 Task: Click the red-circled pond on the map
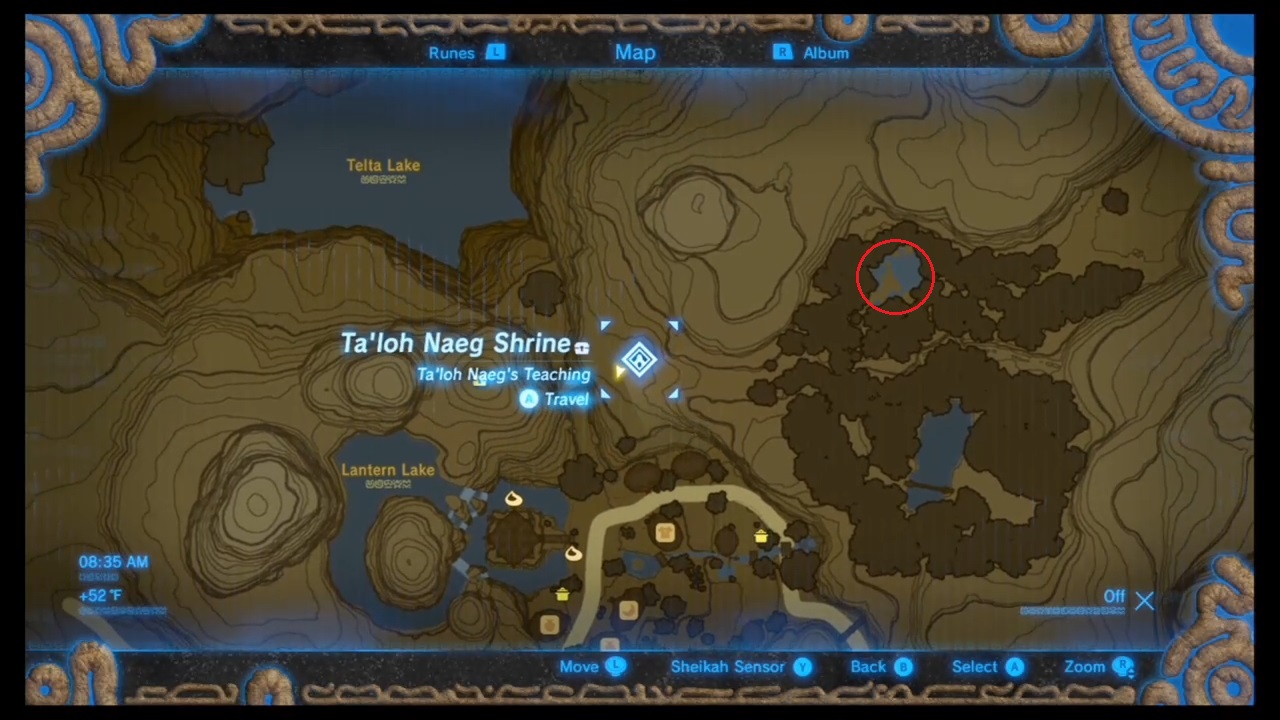tap(895, 277)
